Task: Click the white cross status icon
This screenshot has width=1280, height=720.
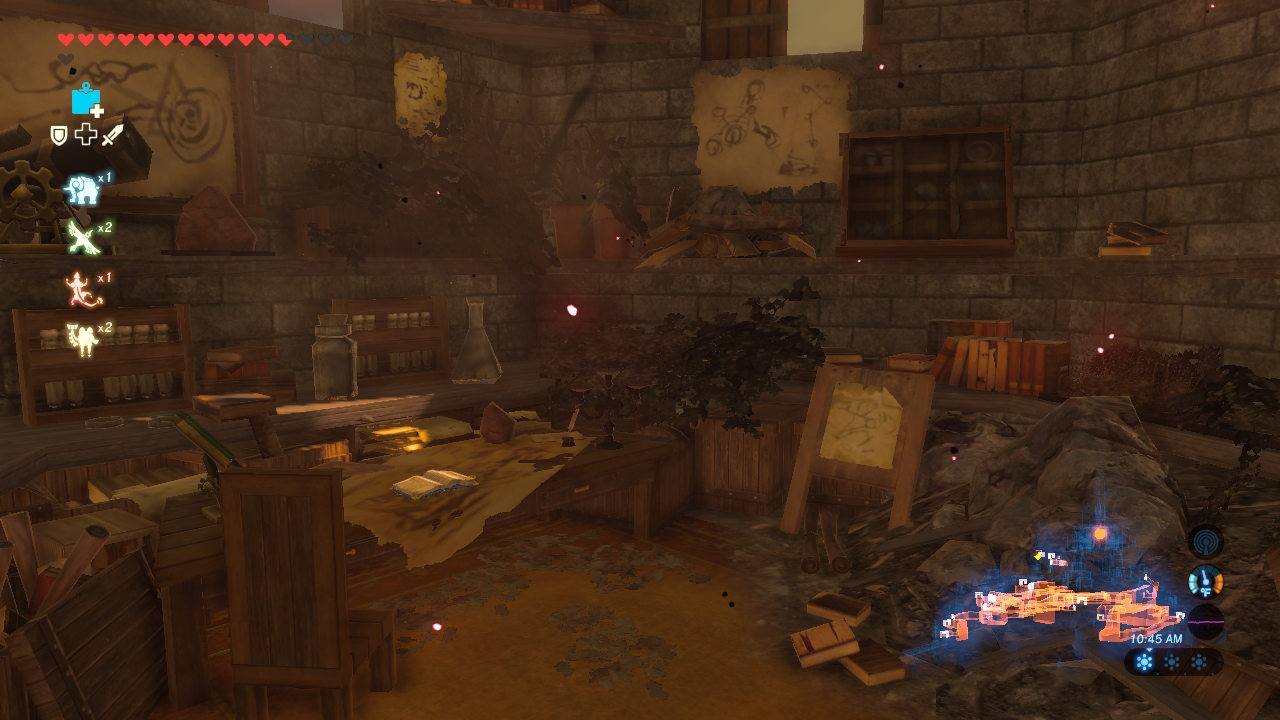Action: coord(85,134)
